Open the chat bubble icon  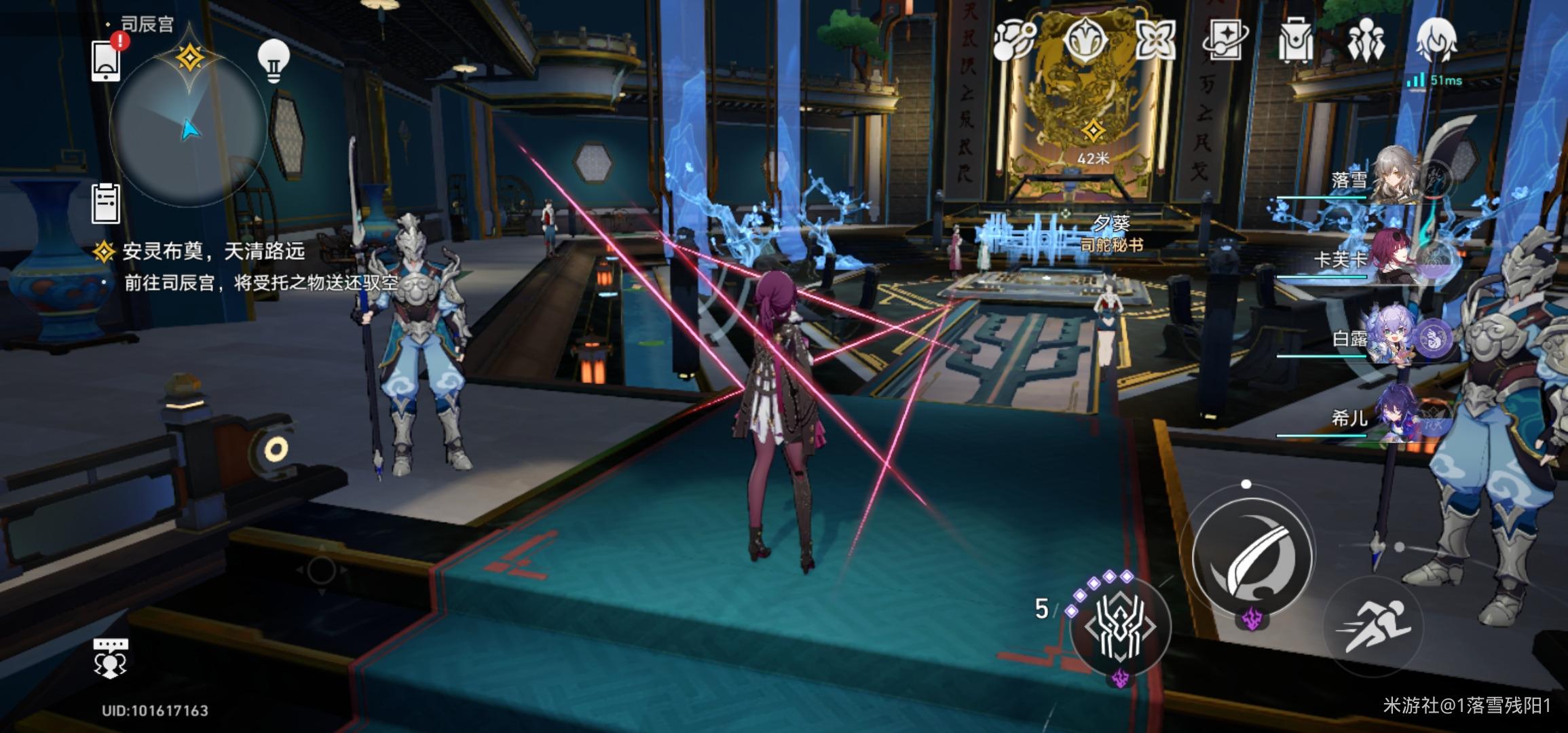[110, 658]
